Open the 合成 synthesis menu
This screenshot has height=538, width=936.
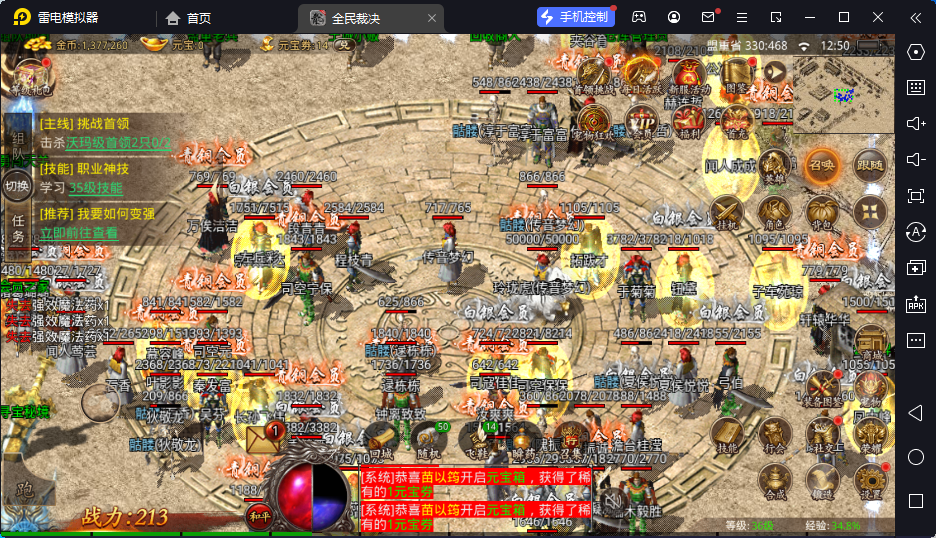tap(774, 481)
